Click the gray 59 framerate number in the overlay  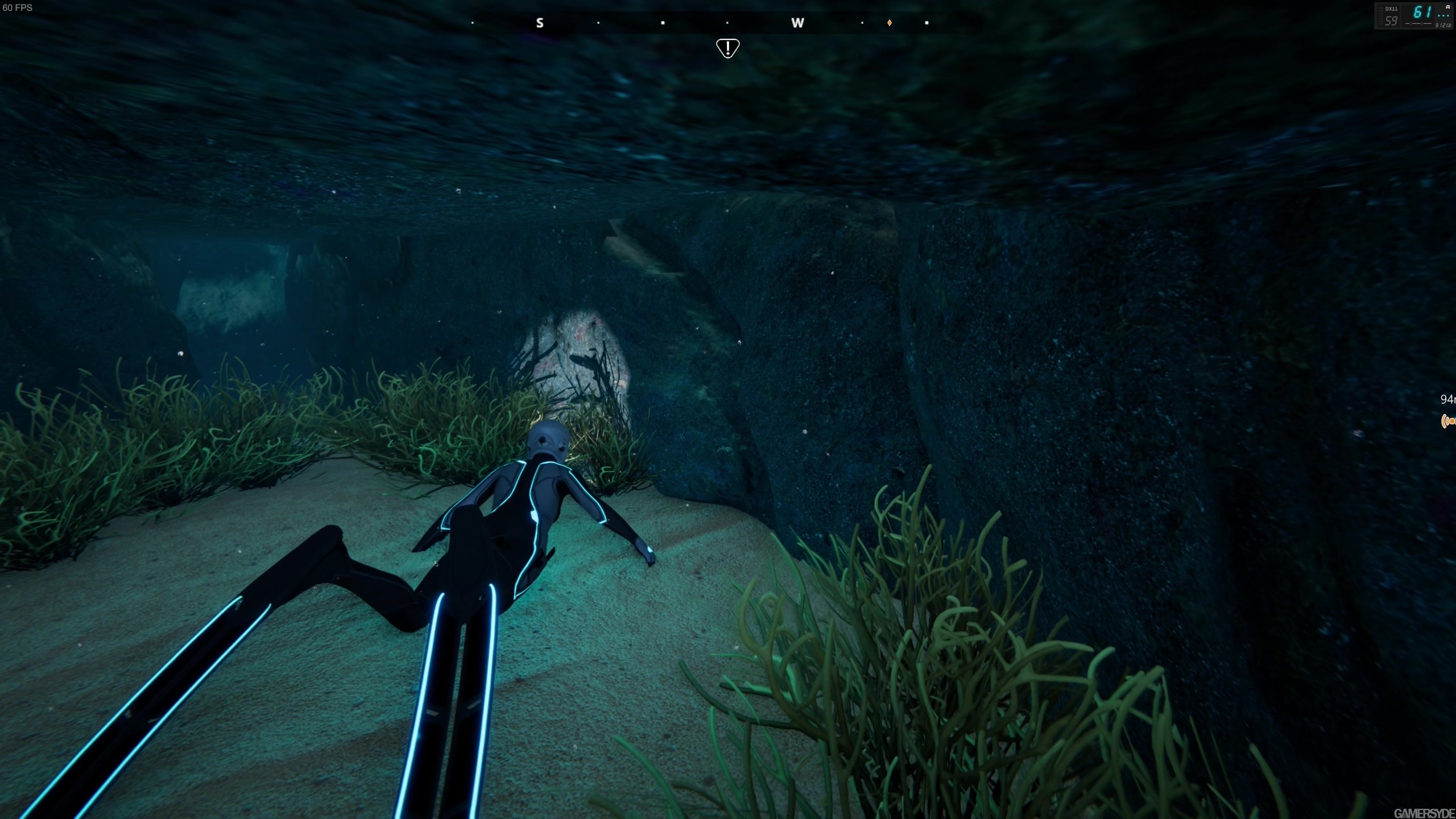point(1391,21)
